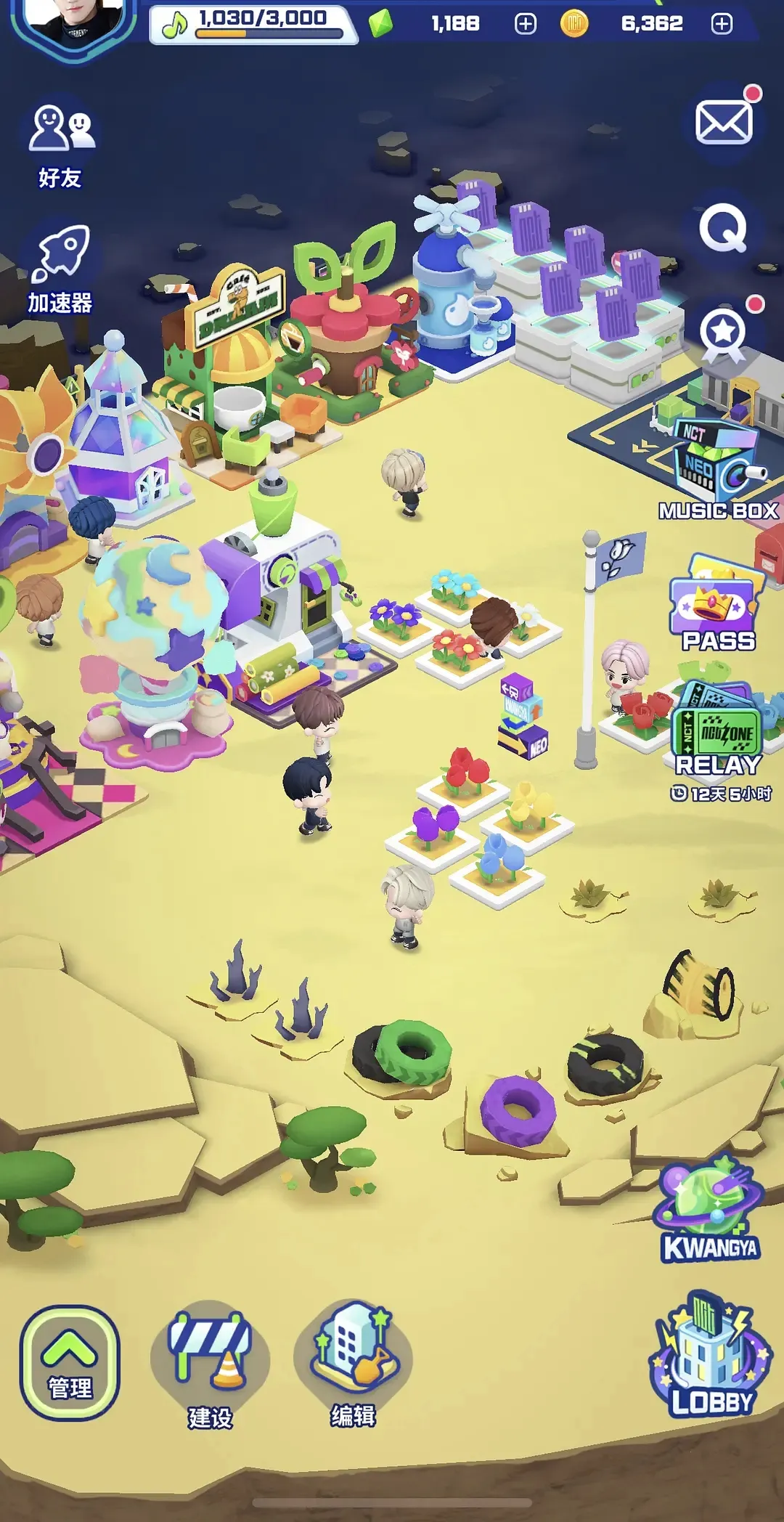The width and height of the screenshot is (784, 1522).
Task: Open the 建设 construction menu
Action: 210,1365
